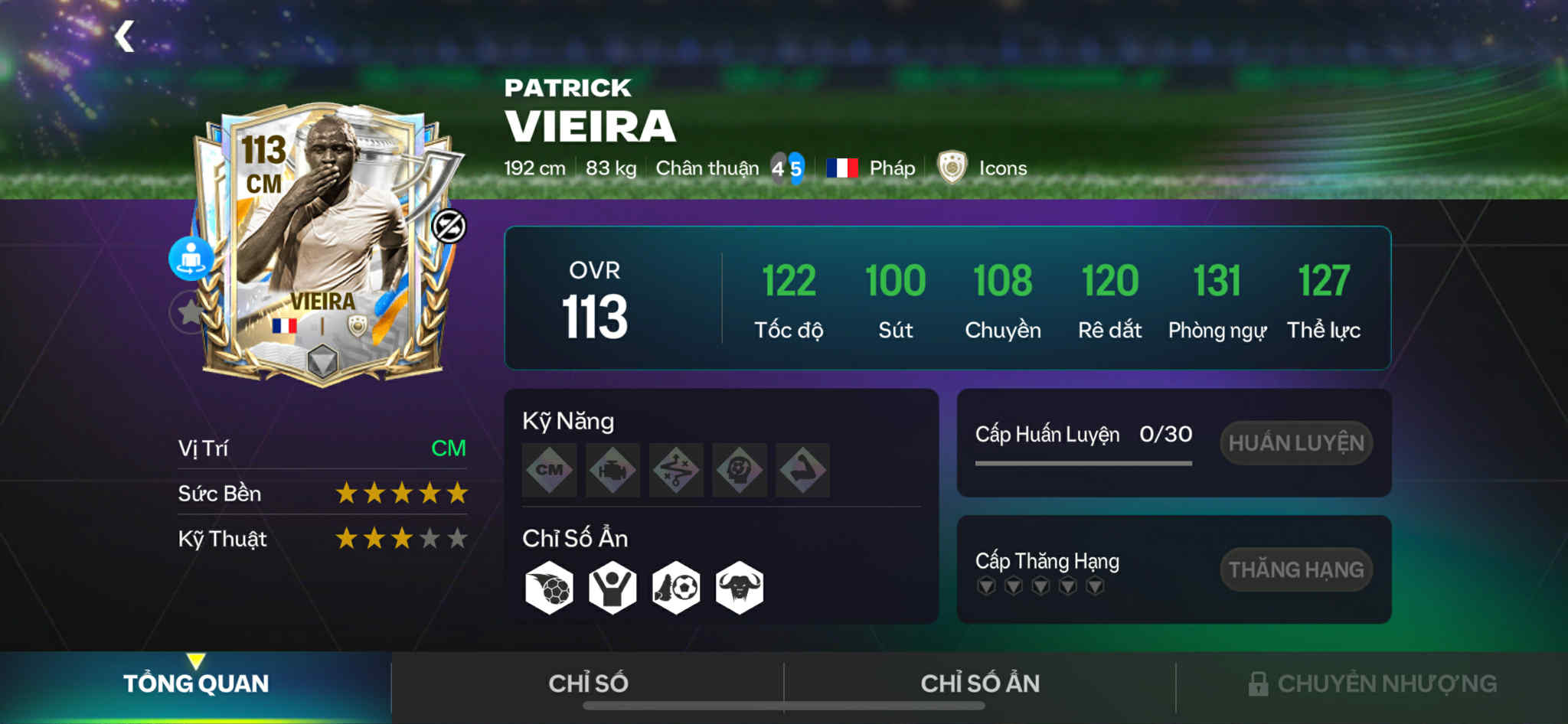The width and height of the screenshot is (1568, 724).
Task: Switch to the Chỉ Số tab
Action: [588, 683]
